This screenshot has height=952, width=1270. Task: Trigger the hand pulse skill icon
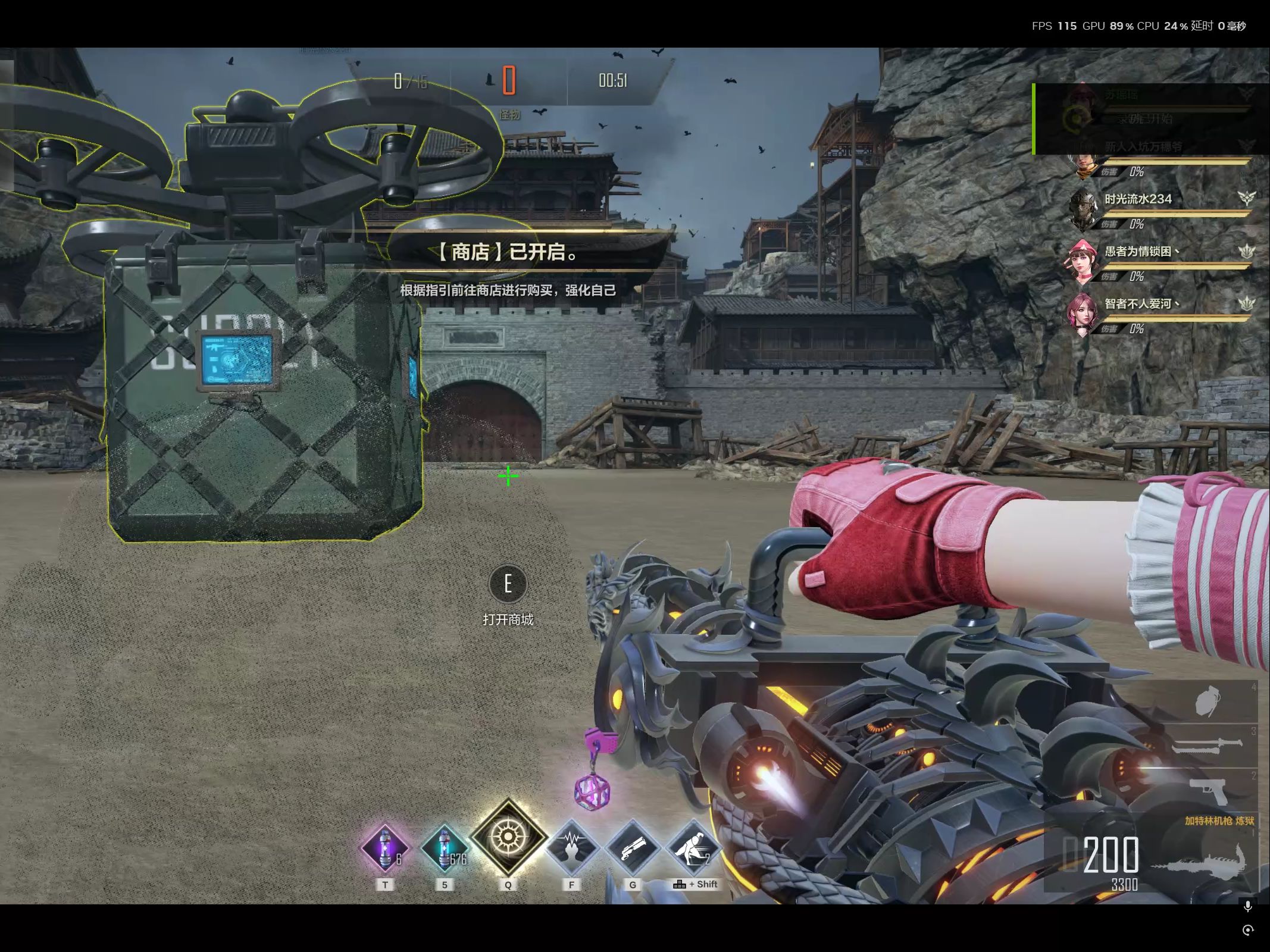(571, 848)
